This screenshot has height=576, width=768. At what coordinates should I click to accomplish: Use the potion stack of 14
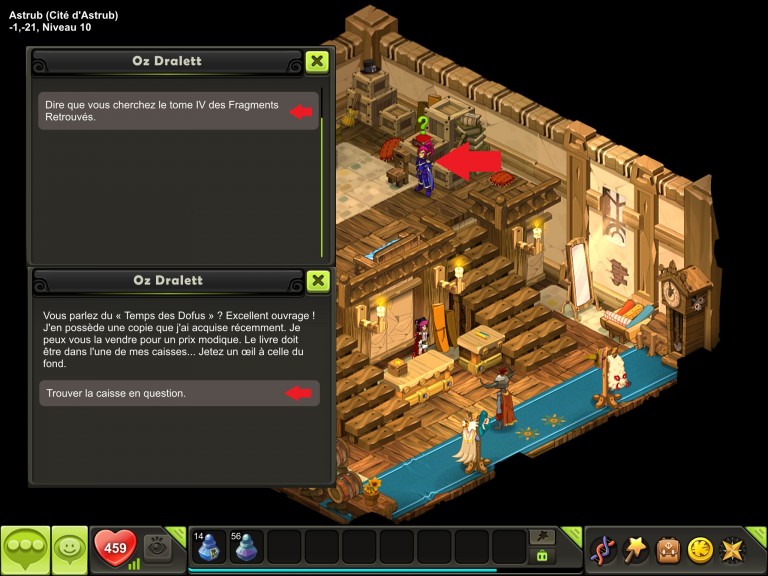[209, 547]
